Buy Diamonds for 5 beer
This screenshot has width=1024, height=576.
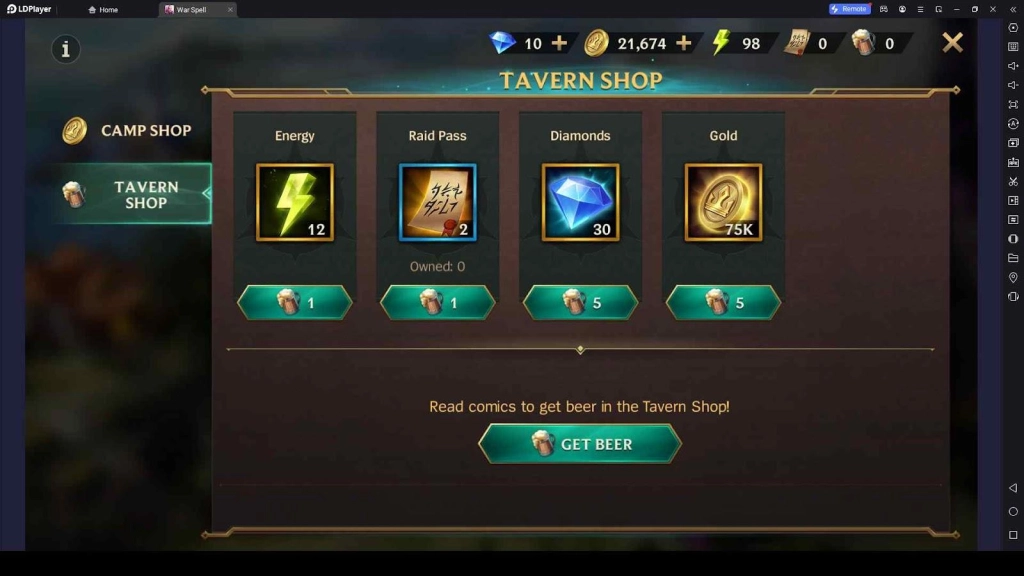click(x=580, y=302)
